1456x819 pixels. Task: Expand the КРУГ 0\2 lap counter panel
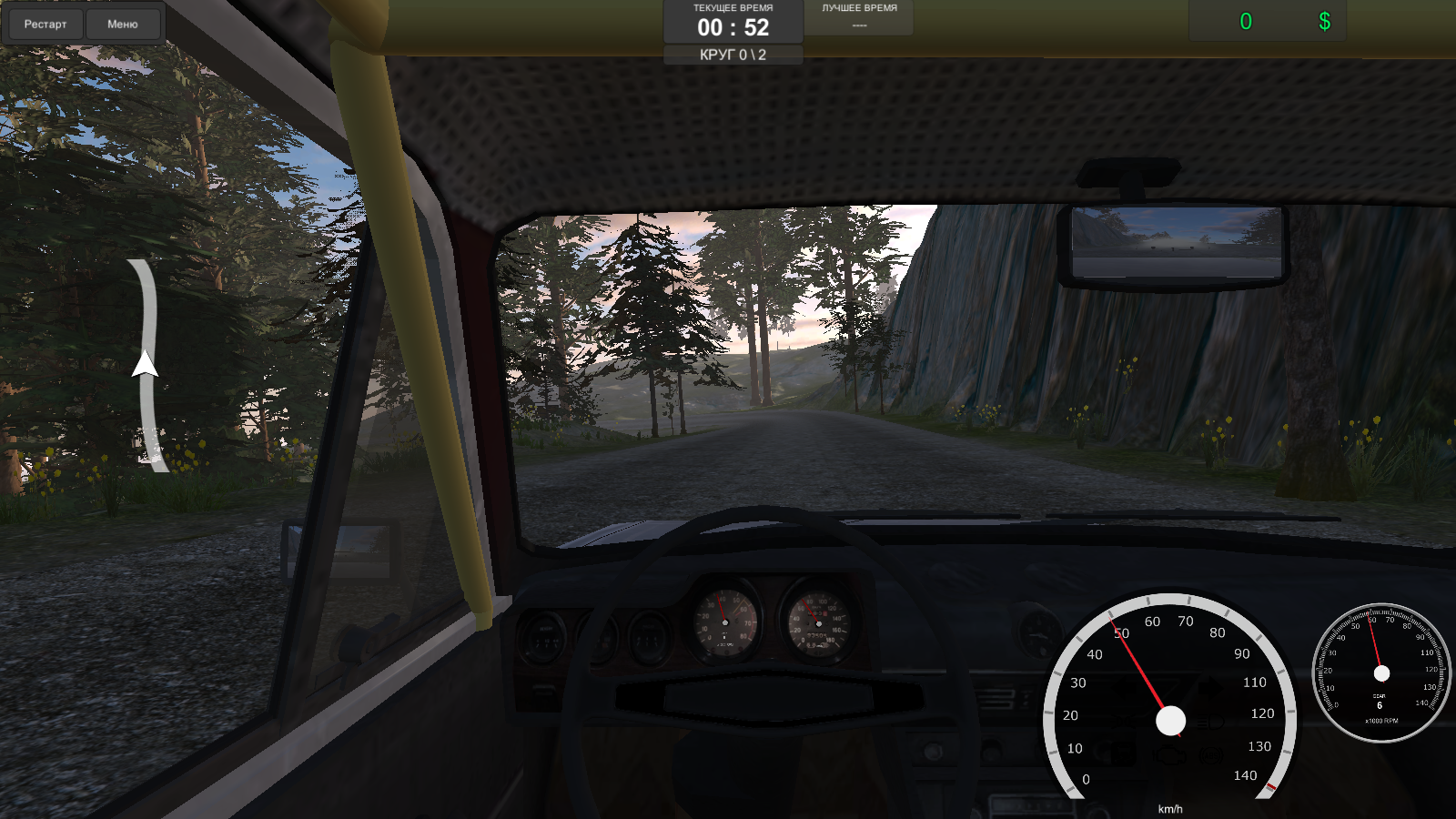(733, 55)
